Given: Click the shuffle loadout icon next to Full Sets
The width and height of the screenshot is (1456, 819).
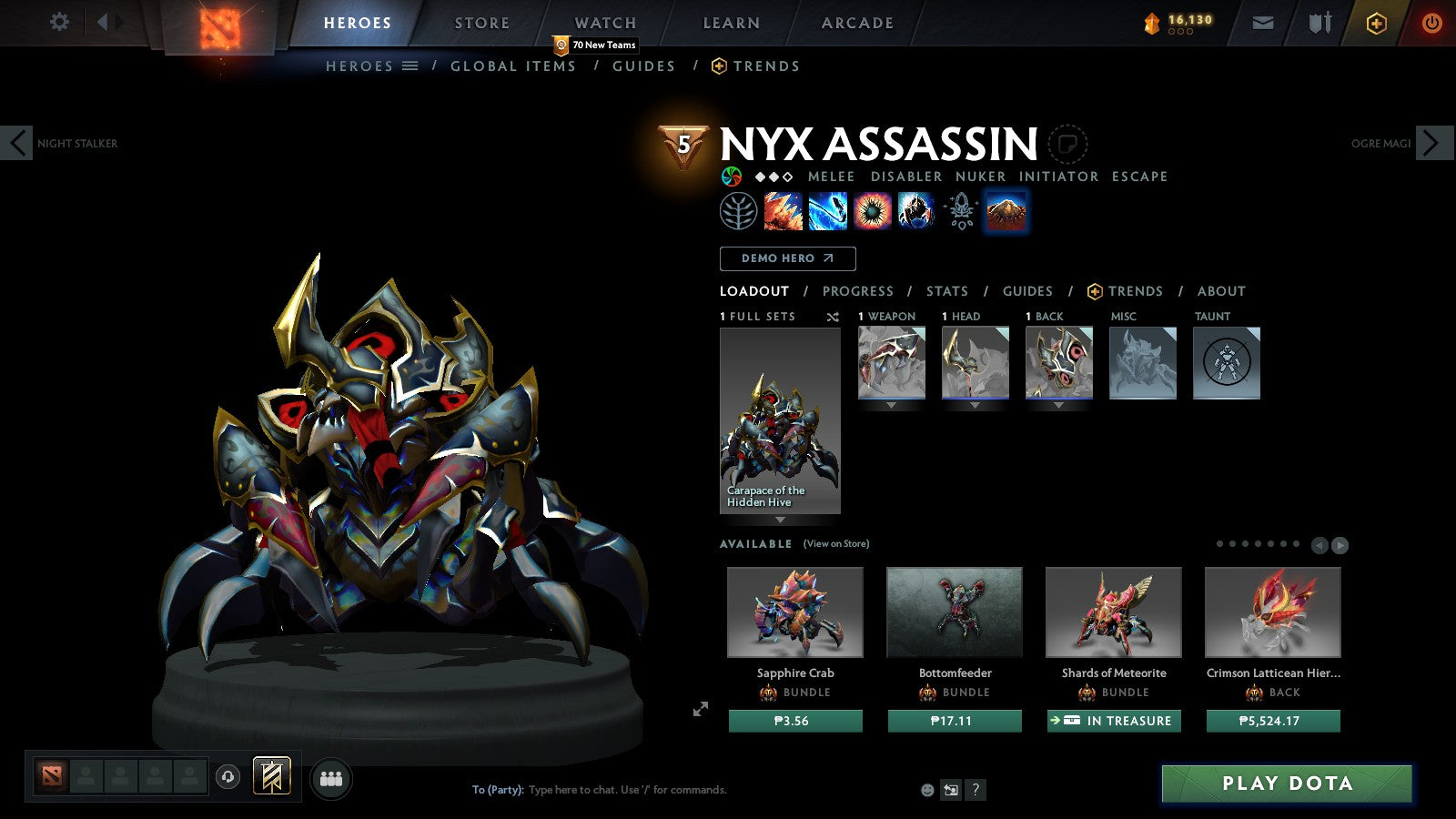Looking at the screenshot, I should [x=831, y=316].
